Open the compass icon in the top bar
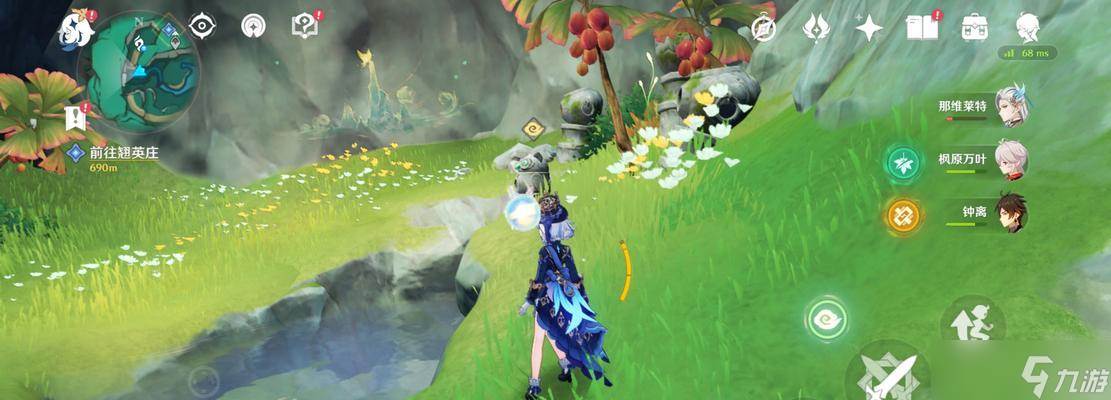Image resolution: width=1111 pixels, height=400 pixels. 764,27
